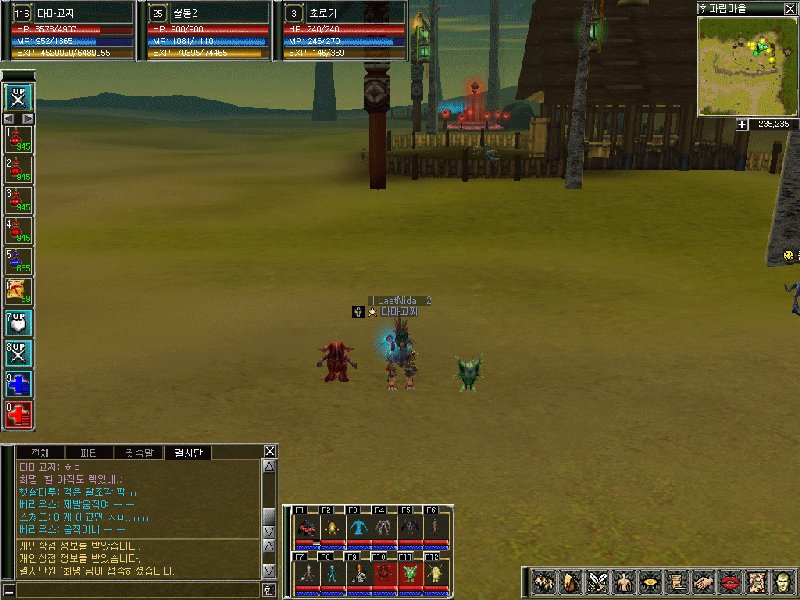Open the torso character menu icon
The width and height of the screenshot is (800, 600).
(624, 582)
